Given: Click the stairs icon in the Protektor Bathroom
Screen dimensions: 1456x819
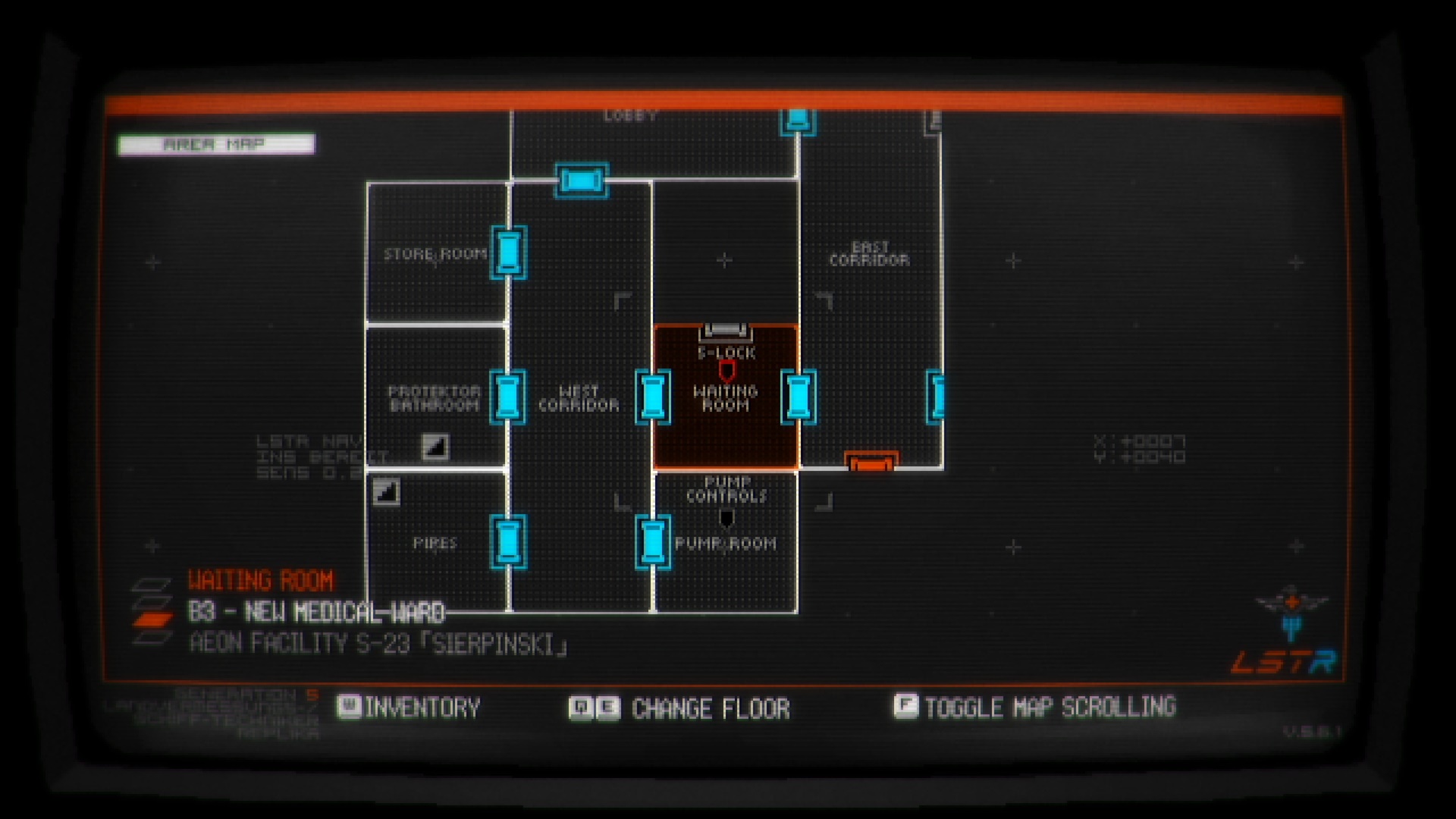Looking at the screenshot, I should (435, 447).
